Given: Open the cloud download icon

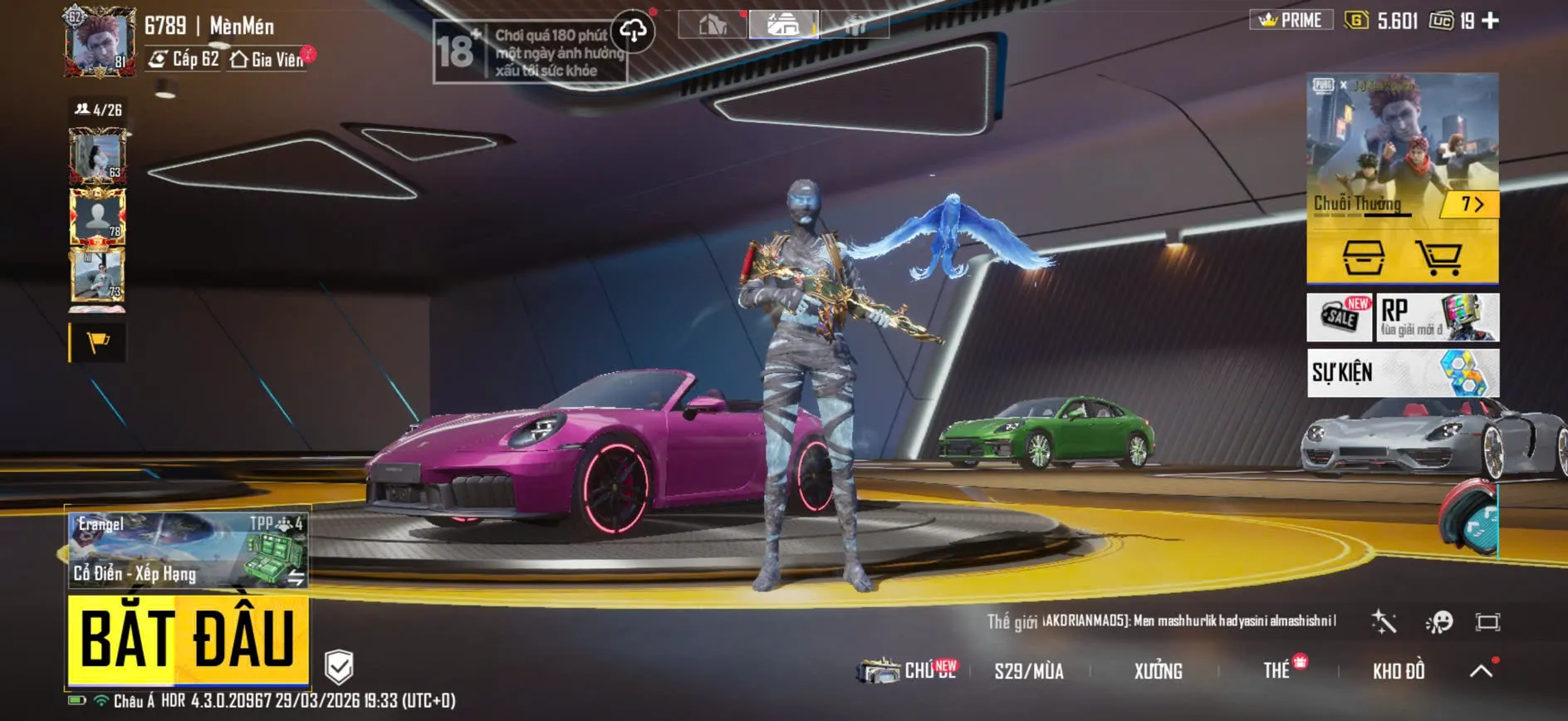Looking at the screenshot, I should (x=633, y=32).
